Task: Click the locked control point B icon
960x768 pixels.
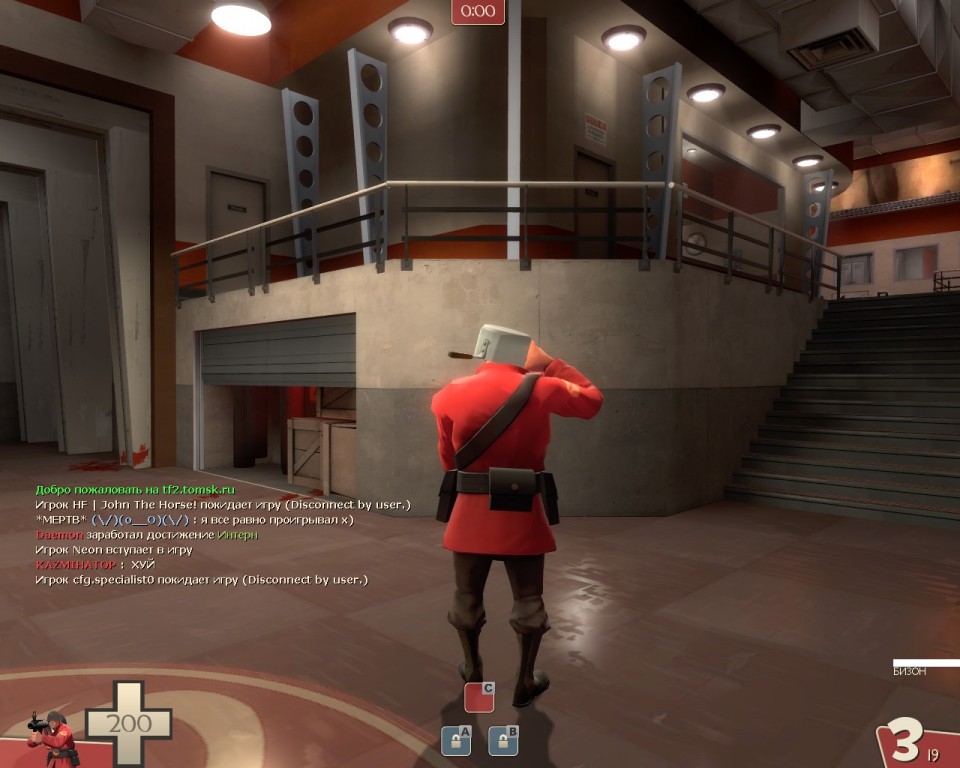Action: point(503,740)
